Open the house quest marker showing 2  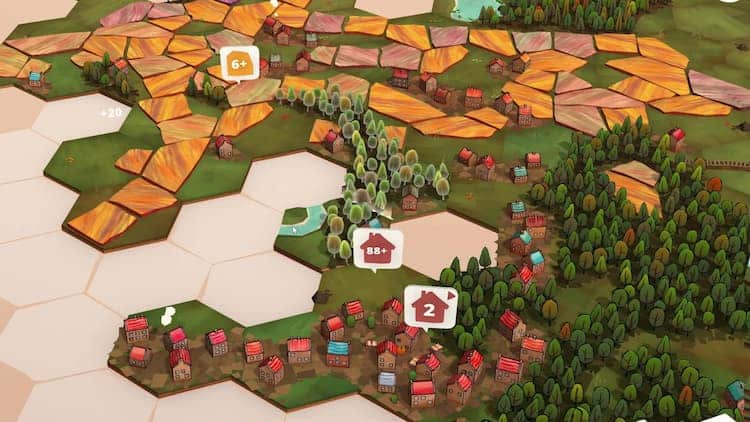430,307
